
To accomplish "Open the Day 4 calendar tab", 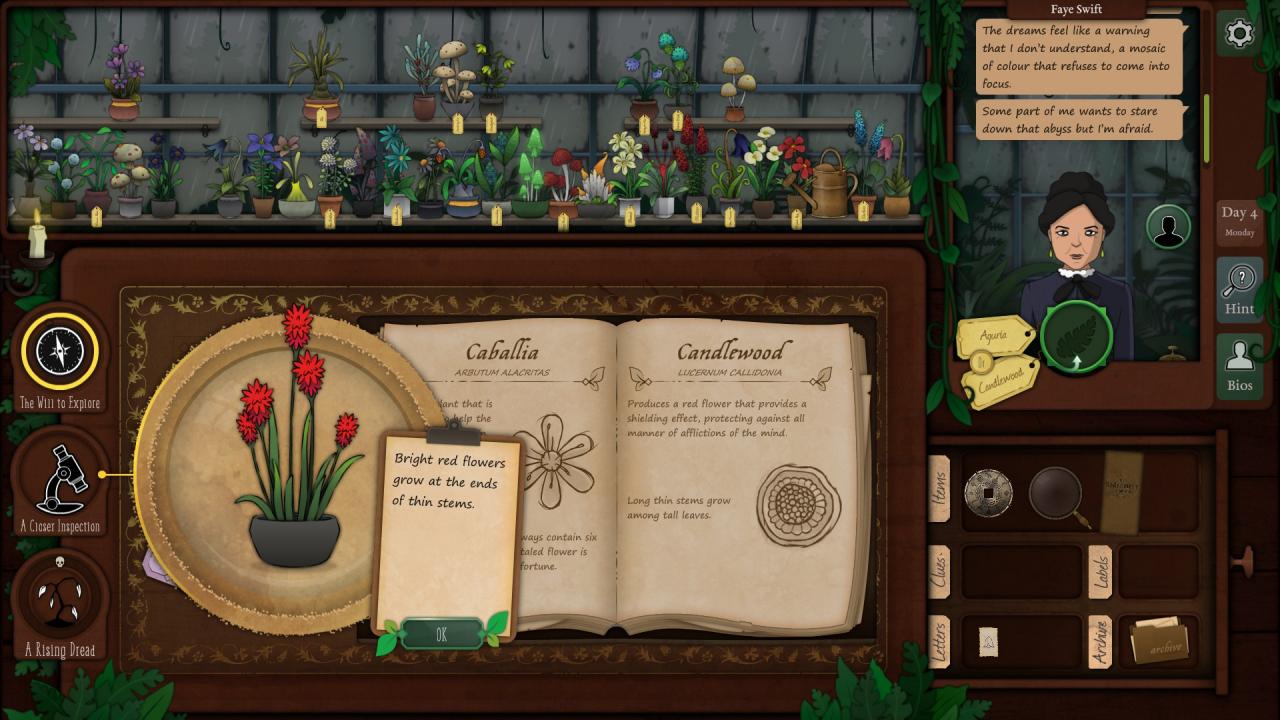I will [x=1239, y=221].
